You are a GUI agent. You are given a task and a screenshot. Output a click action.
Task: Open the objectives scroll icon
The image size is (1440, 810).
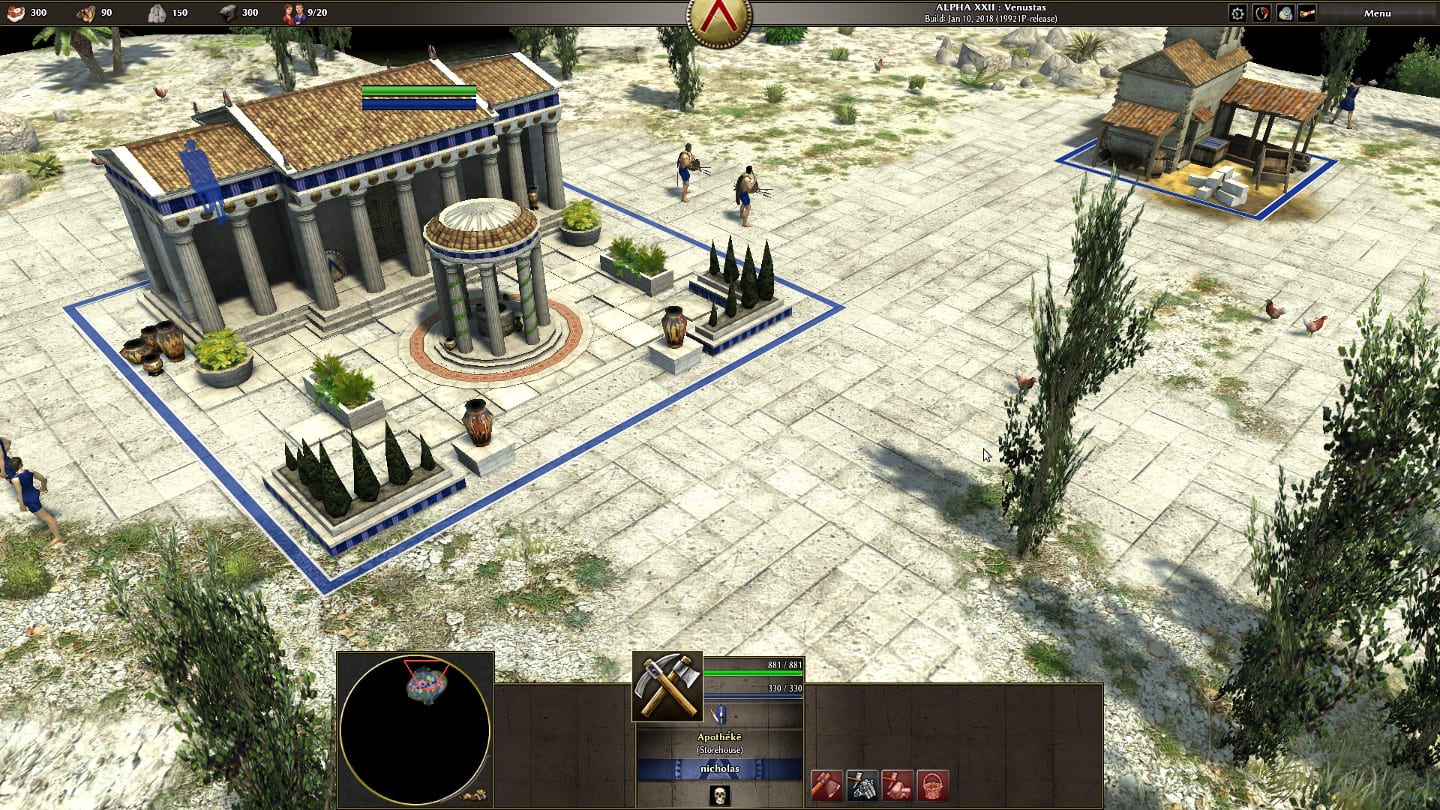[1307, 13]
